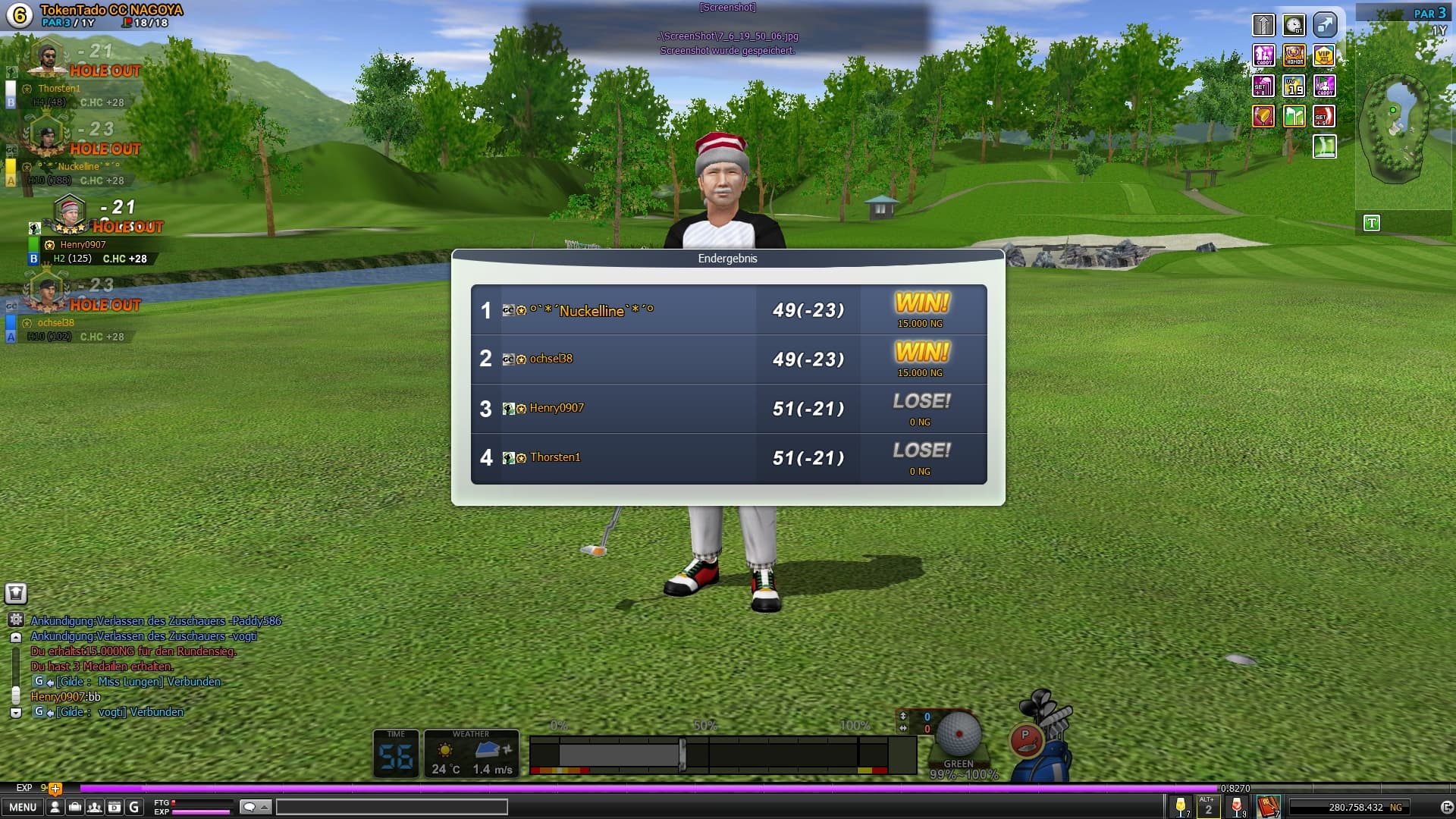The image size is (1456, 819).
Task: Select the VIP XIII buff icon
Action: [x=1324, y=55]
